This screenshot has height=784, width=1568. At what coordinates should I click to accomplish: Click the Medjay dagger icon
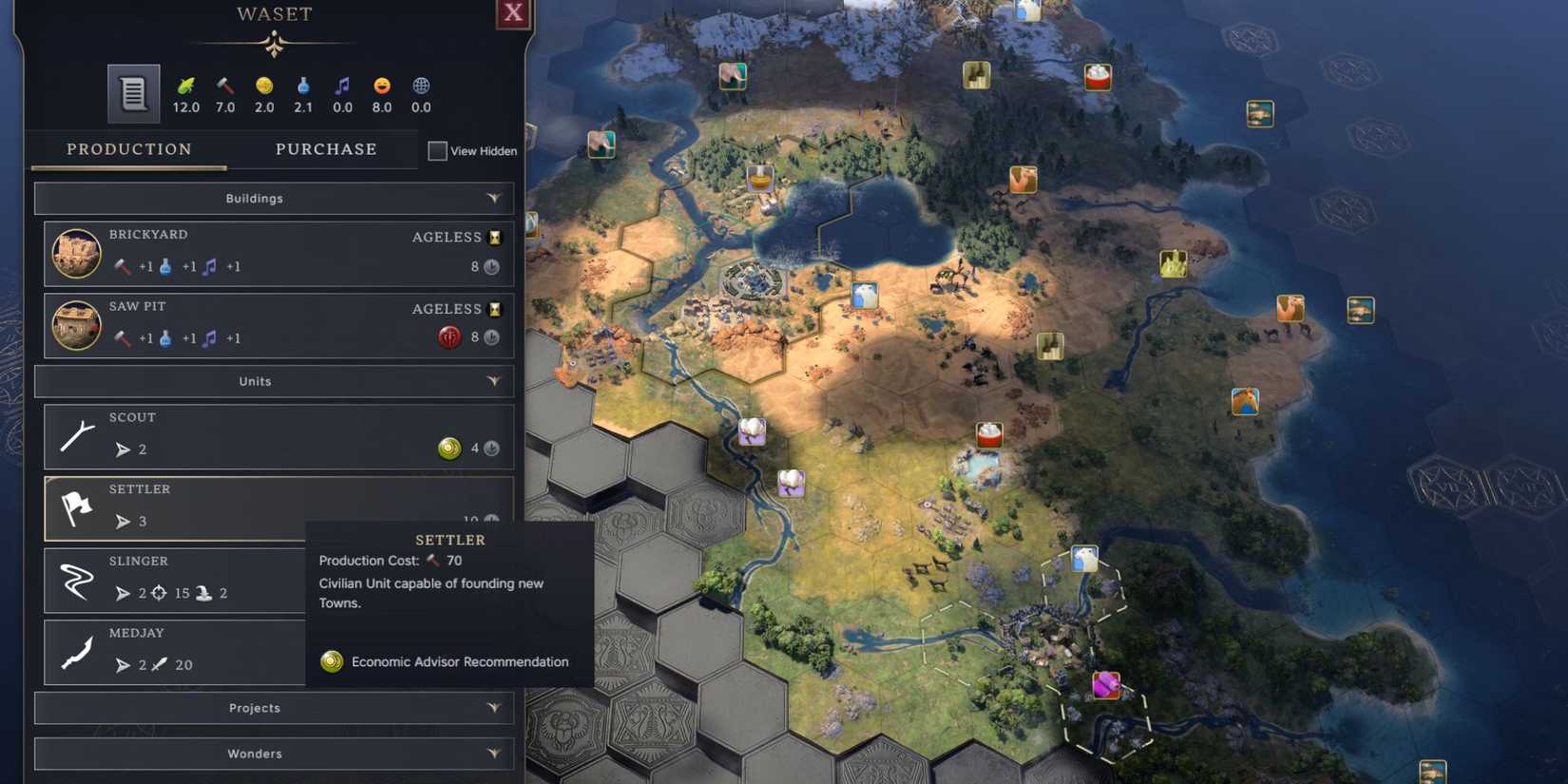point(76,652)
